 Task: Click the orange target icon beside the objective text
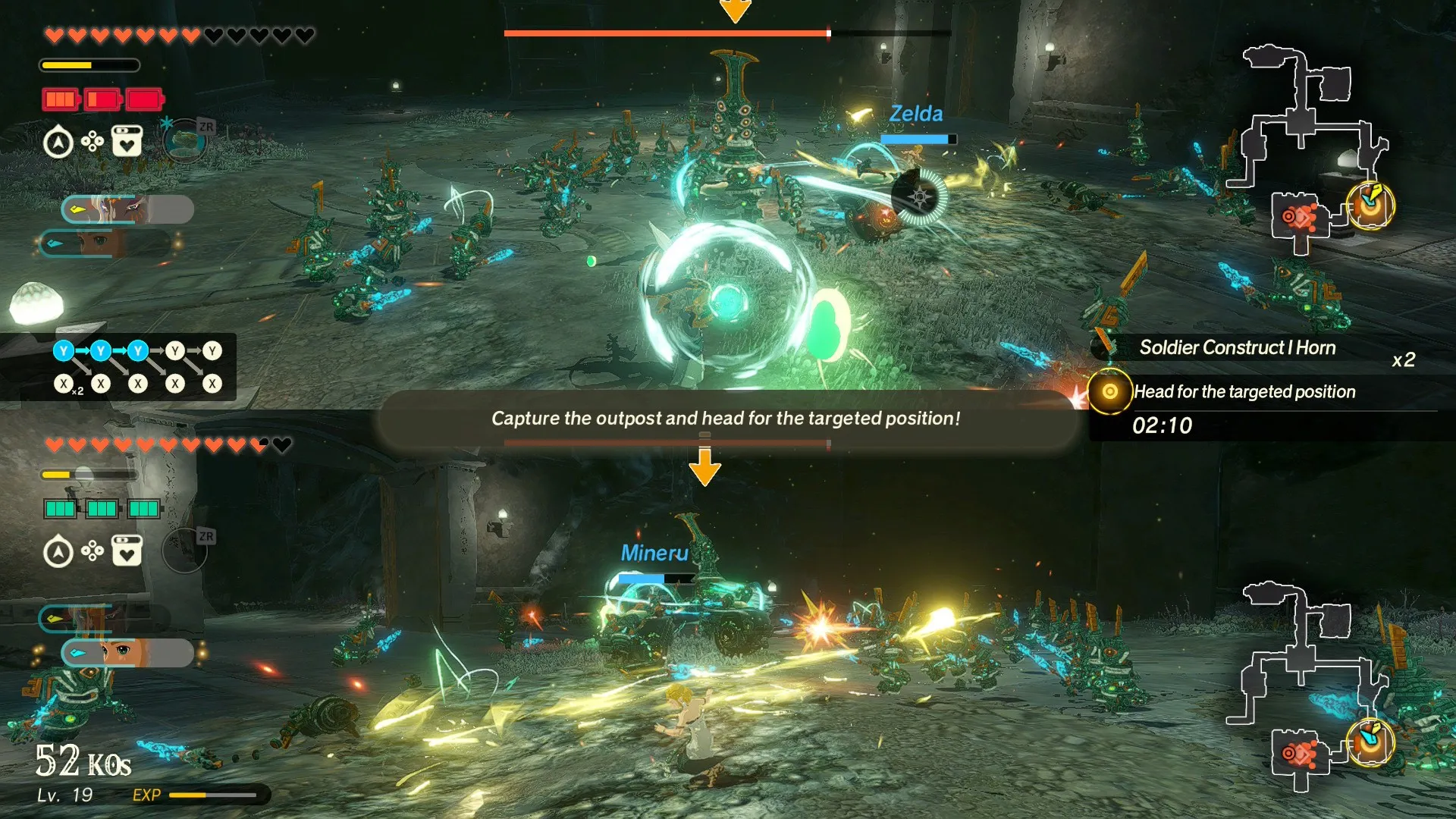pos(1110,393)
